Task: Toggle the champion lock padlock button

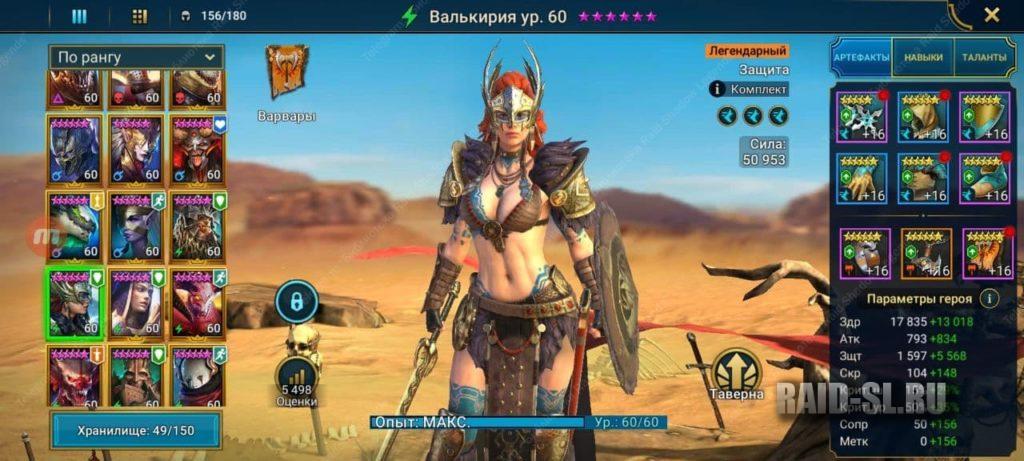Action: [296, 301]
